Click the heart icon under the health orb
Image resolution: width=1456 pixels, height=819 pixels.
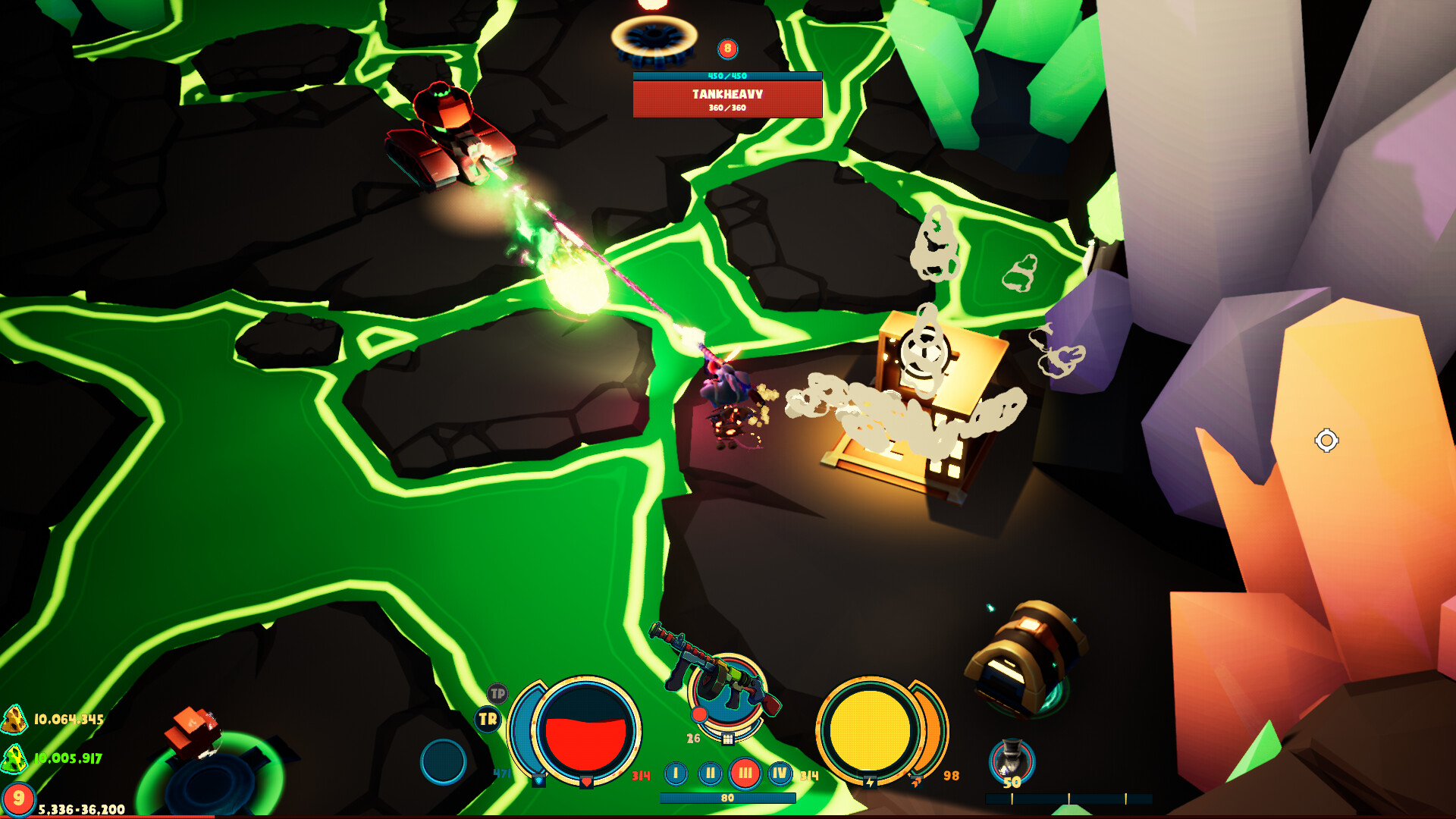(585, 782)
